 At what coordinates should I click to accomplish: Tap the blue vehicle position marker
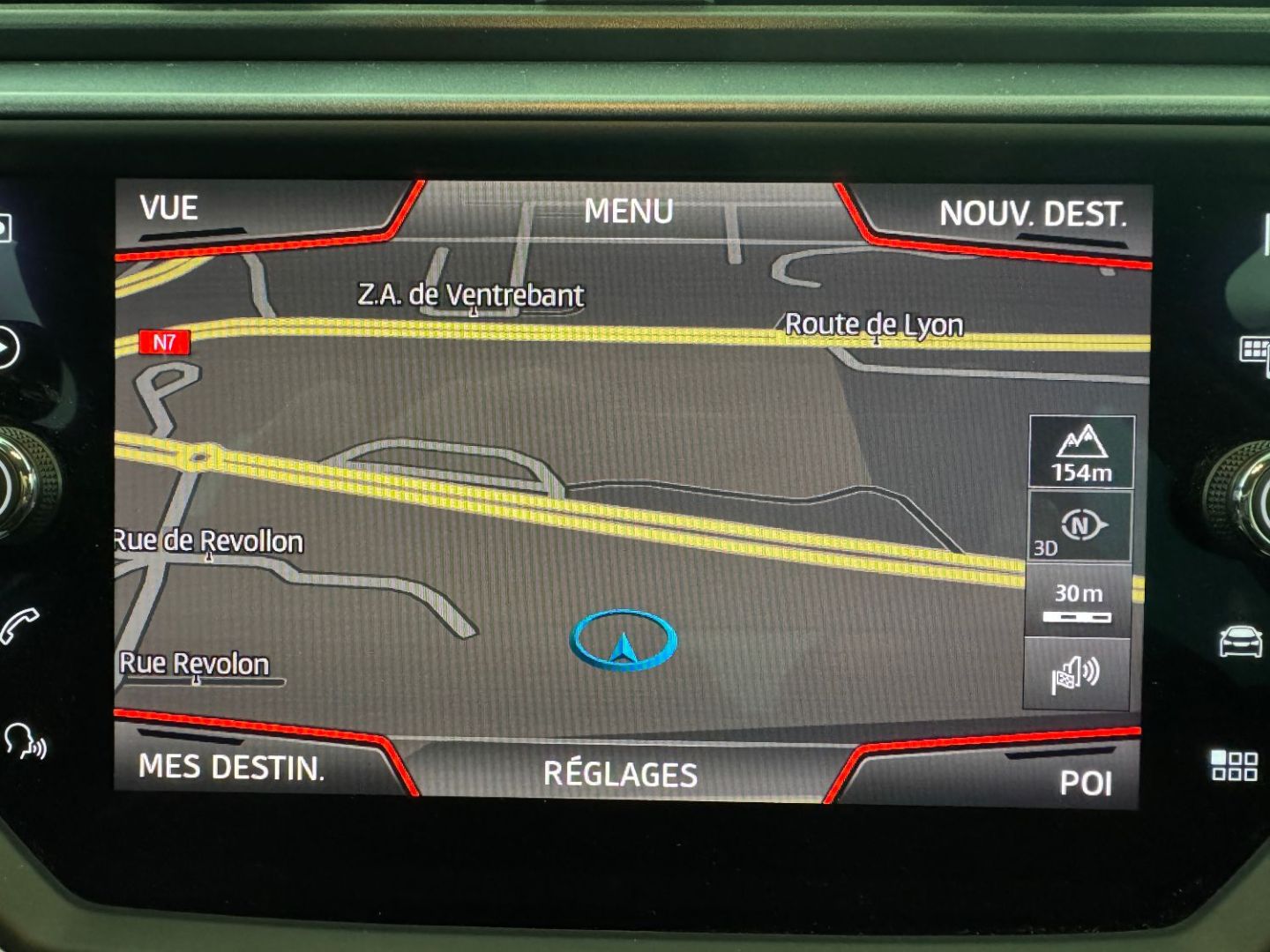pos(624,641)
